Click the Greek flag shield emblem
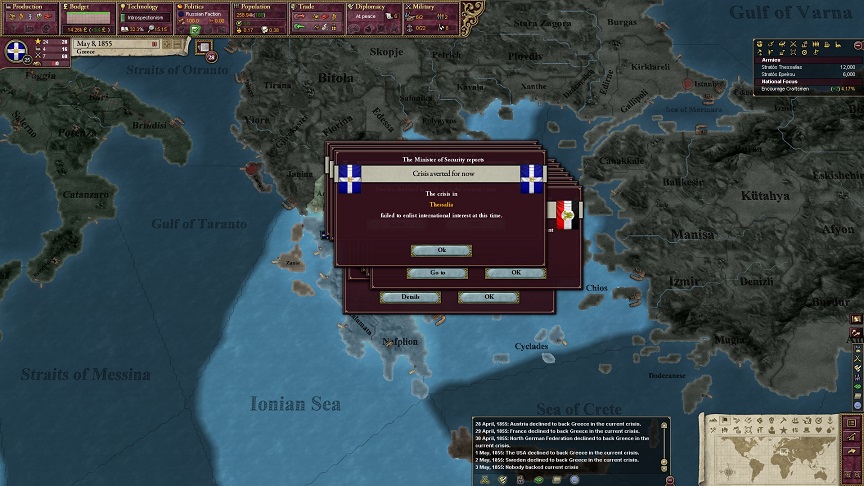 (x=16, y=52)
